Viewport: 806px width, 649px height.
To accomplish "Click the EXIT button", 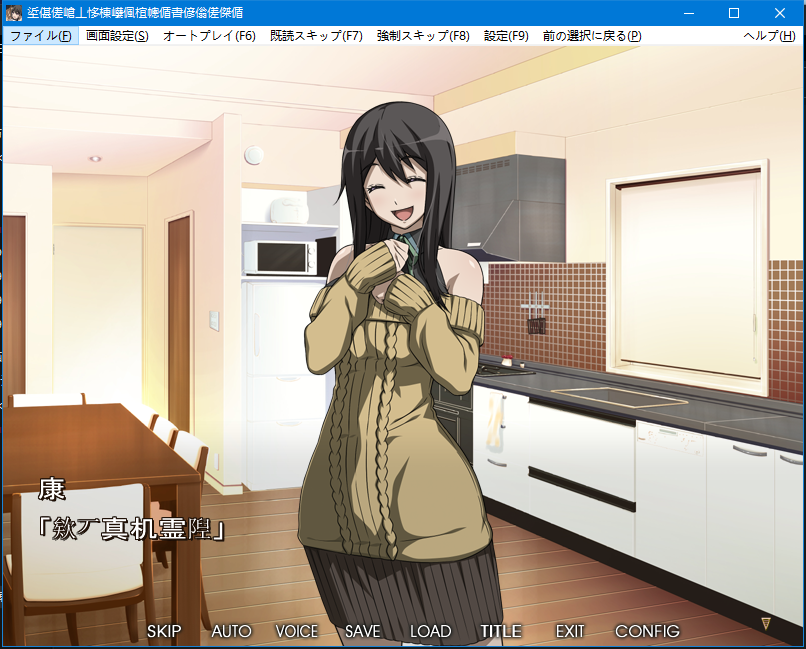I will click(x=570, y=631).
